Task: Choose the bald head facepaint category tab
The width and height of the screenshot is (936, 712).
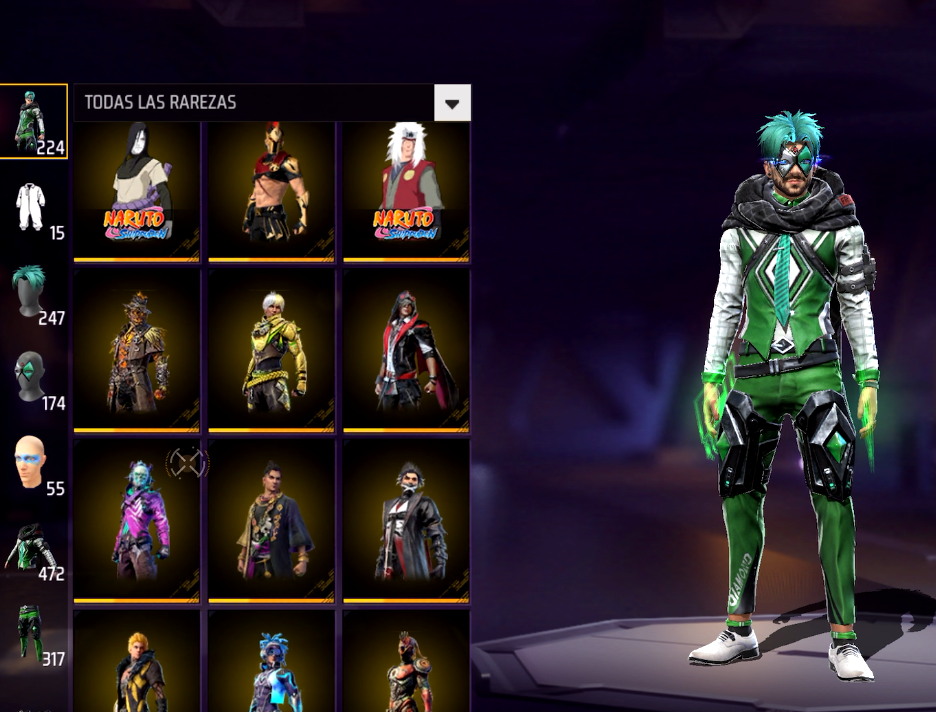Action: (x=34, y=464)
